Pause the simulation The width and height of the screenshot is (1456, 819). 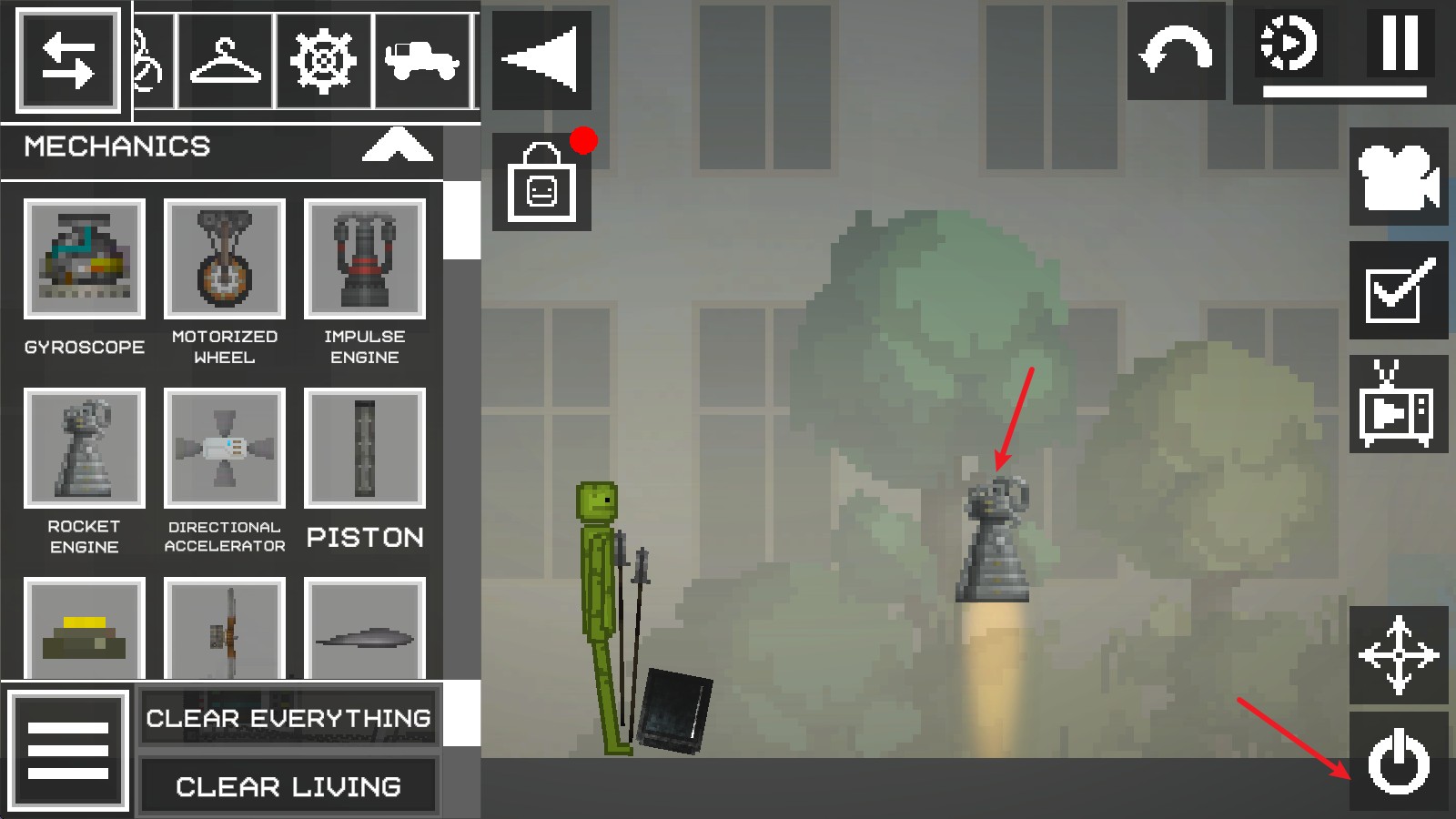(x=1400, y=43)
